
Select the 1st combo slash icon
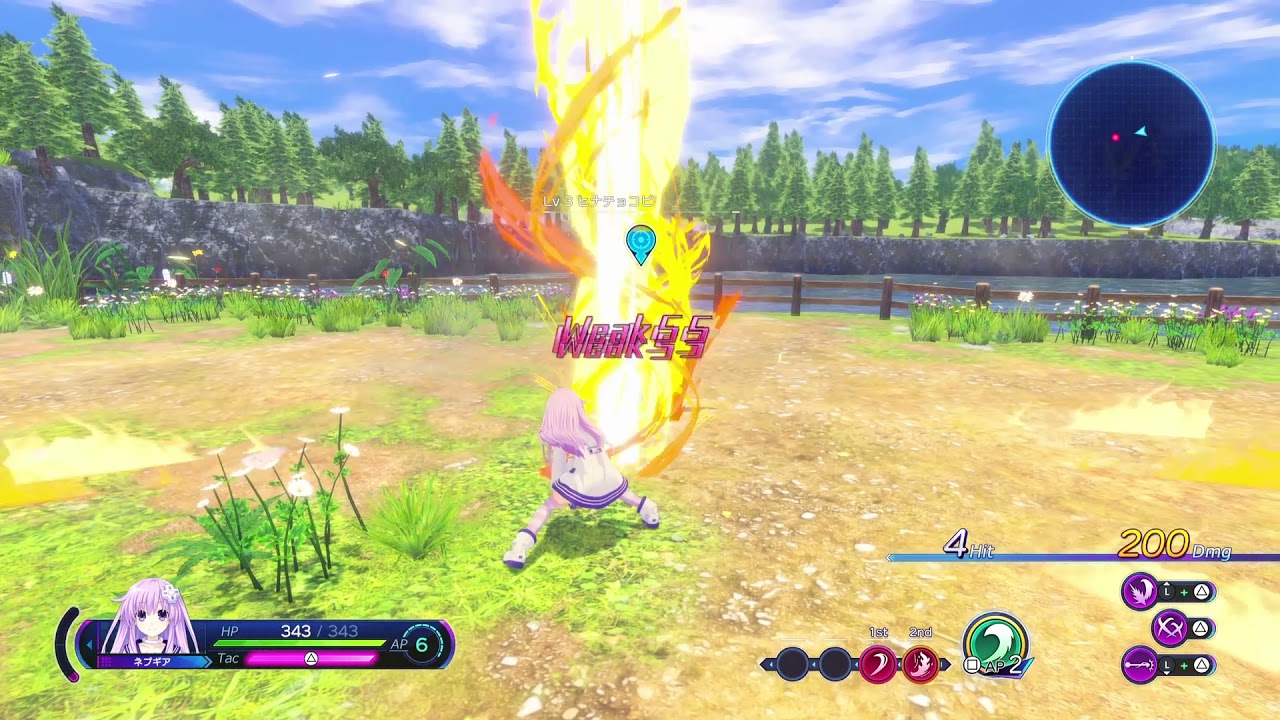point(877,663)
